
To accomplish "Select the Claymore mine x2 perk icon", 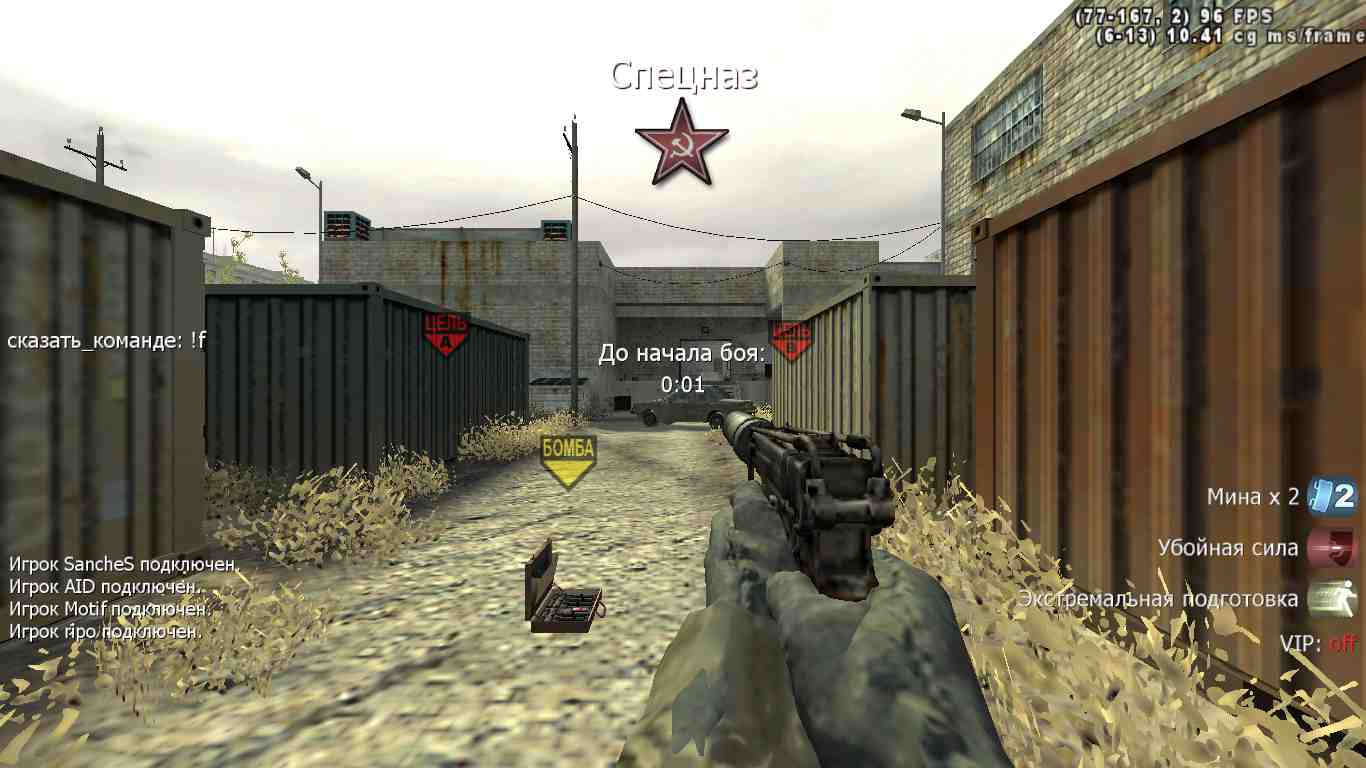I will pos(1332,496).
